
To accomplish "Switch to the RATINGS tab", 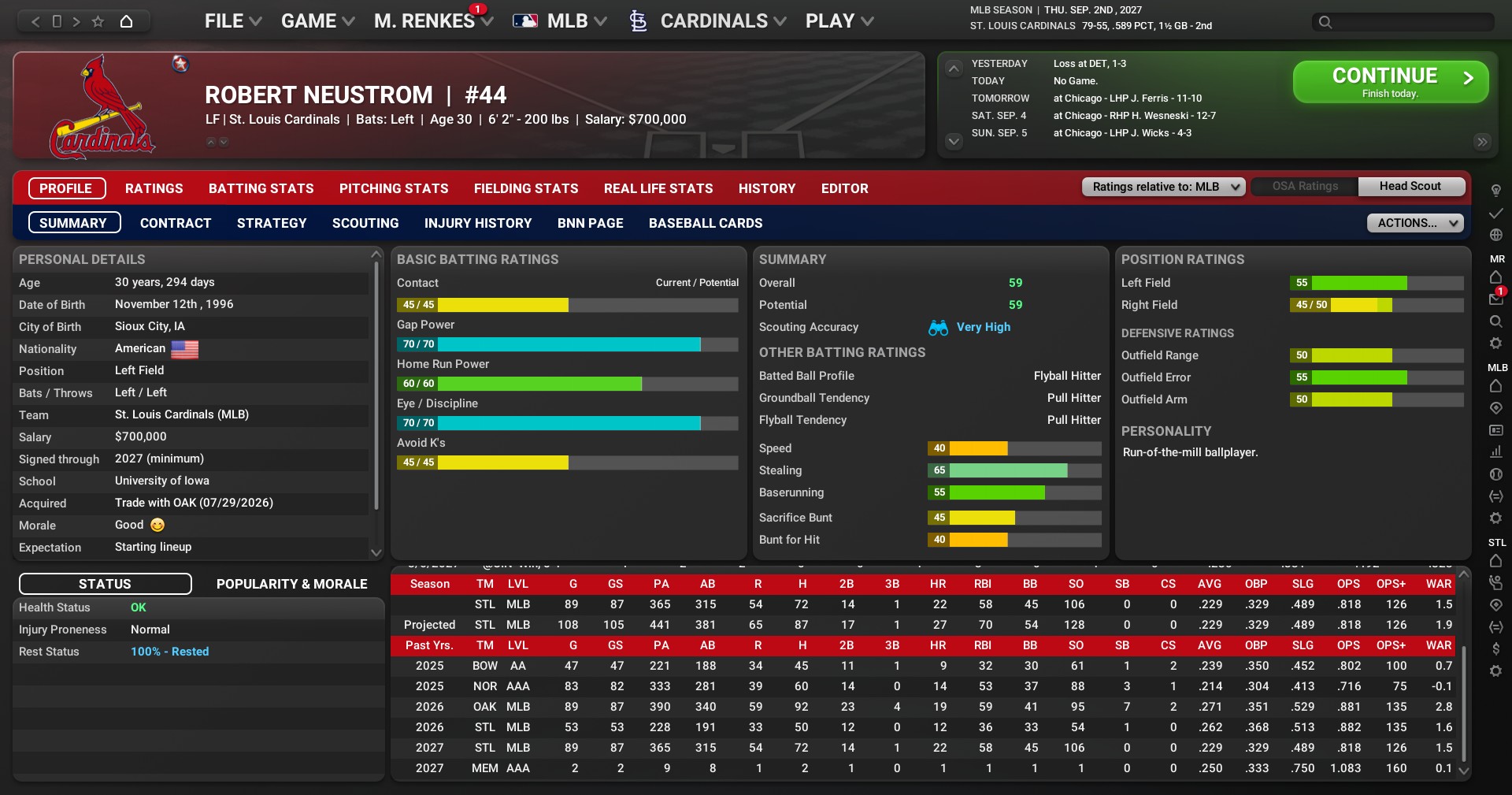I will pyautogui.click(x=154, y=188).
